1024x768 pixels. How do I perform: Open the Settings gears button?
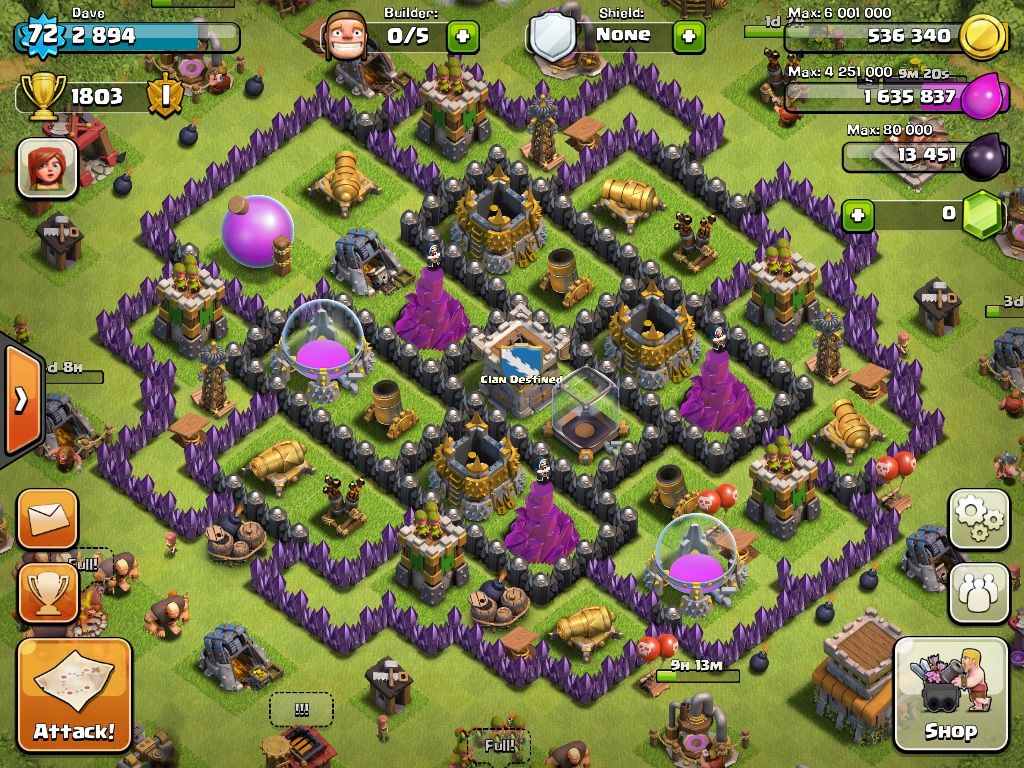coord(979,519)
